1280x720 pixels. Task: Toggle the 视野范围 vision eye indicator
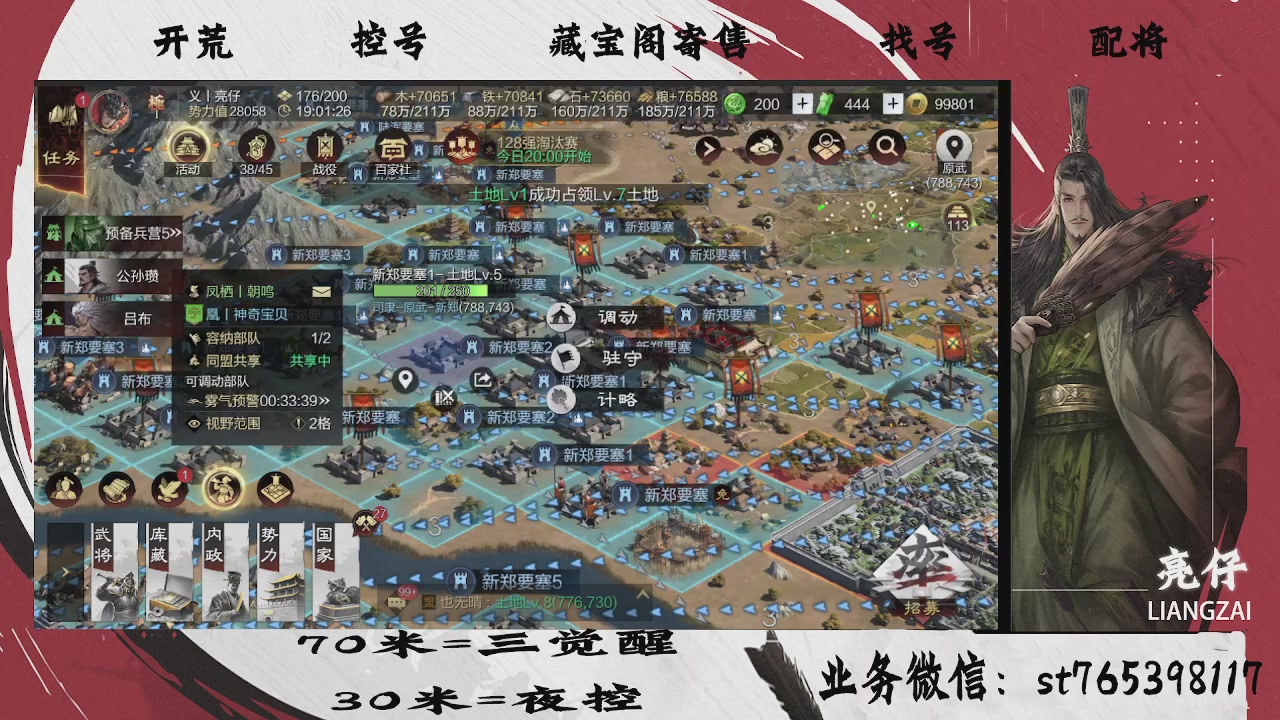(x=196, y=423)
